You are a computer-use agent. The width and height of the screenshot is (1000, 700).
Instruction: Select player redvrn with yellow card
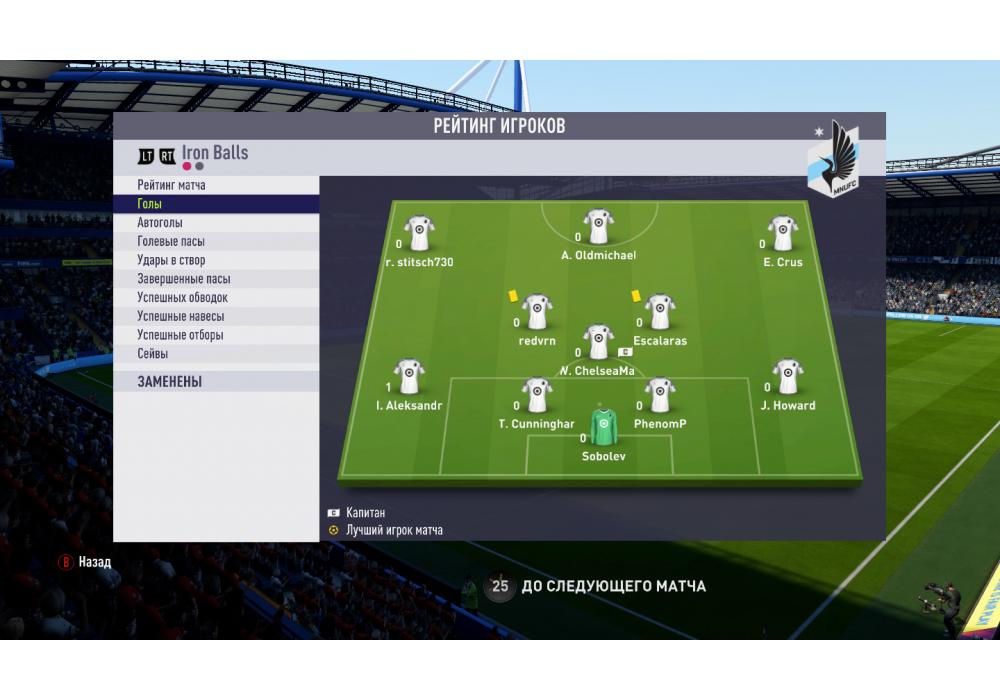(x=537, y=312)
